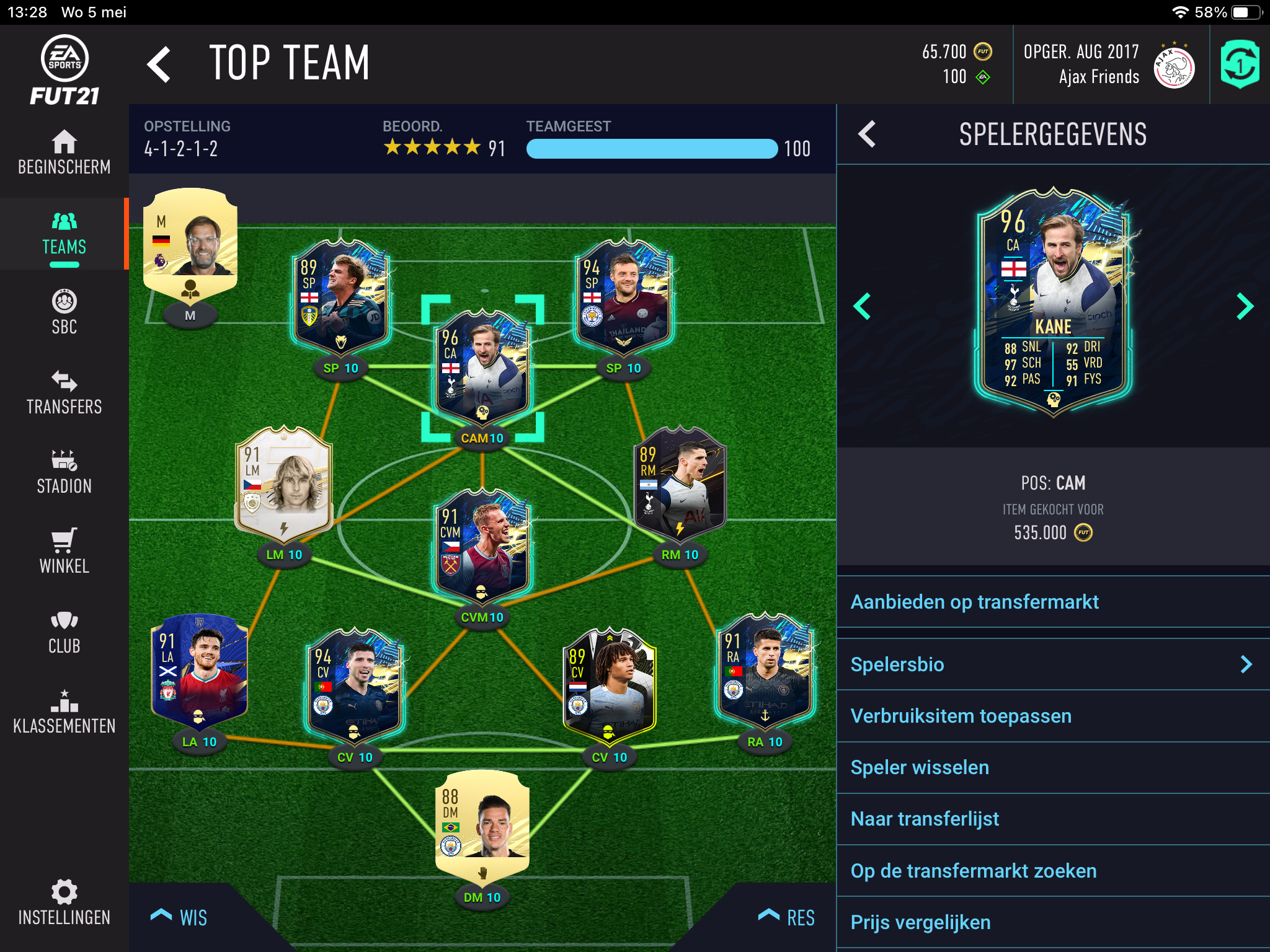Expand the WIS substitutes drawer
The image size is (1270, 952).
coord(180,917)
